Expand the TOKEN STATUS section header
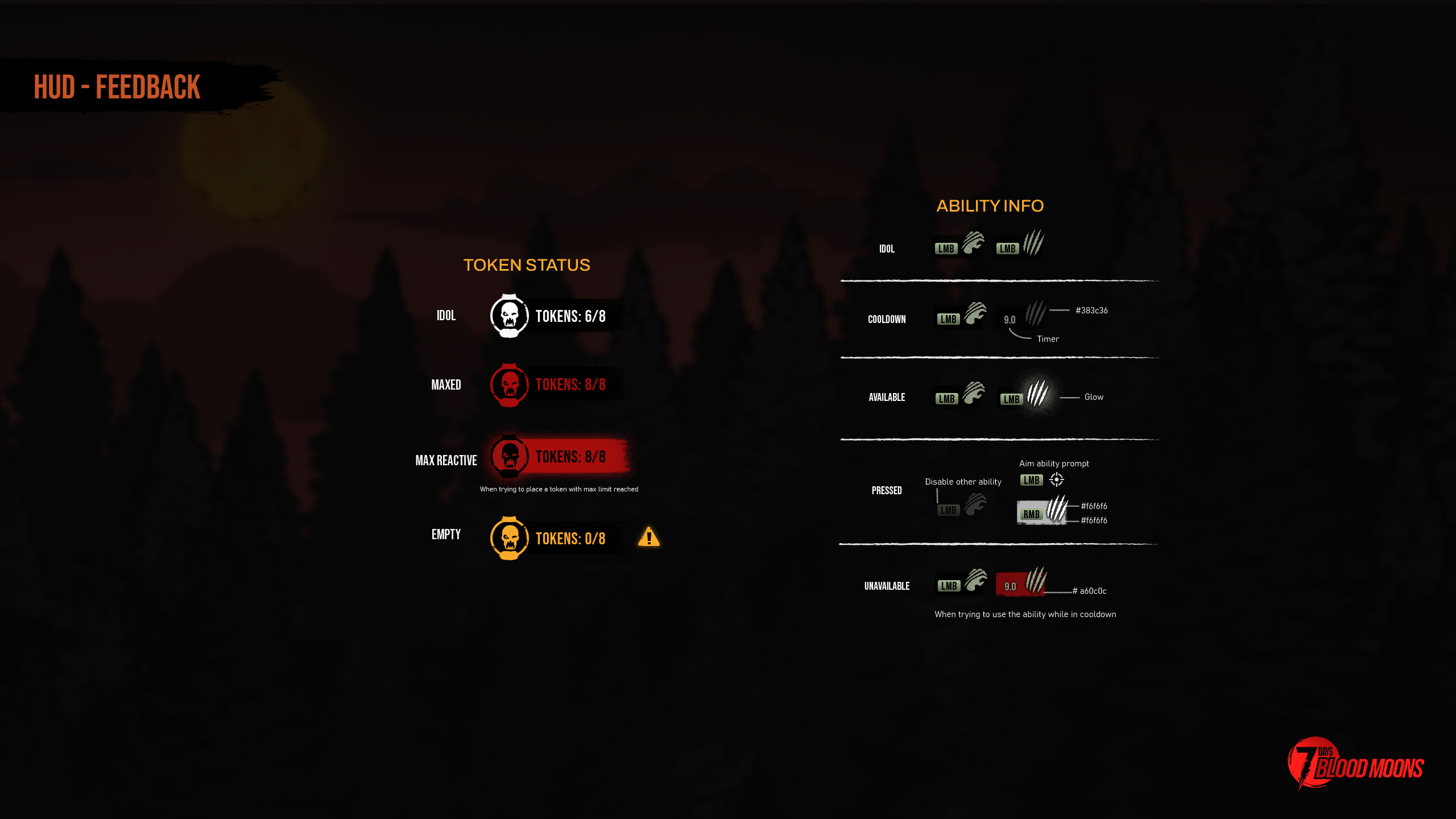This screenshot has height=819, width=1456. (x=527, y=265)
